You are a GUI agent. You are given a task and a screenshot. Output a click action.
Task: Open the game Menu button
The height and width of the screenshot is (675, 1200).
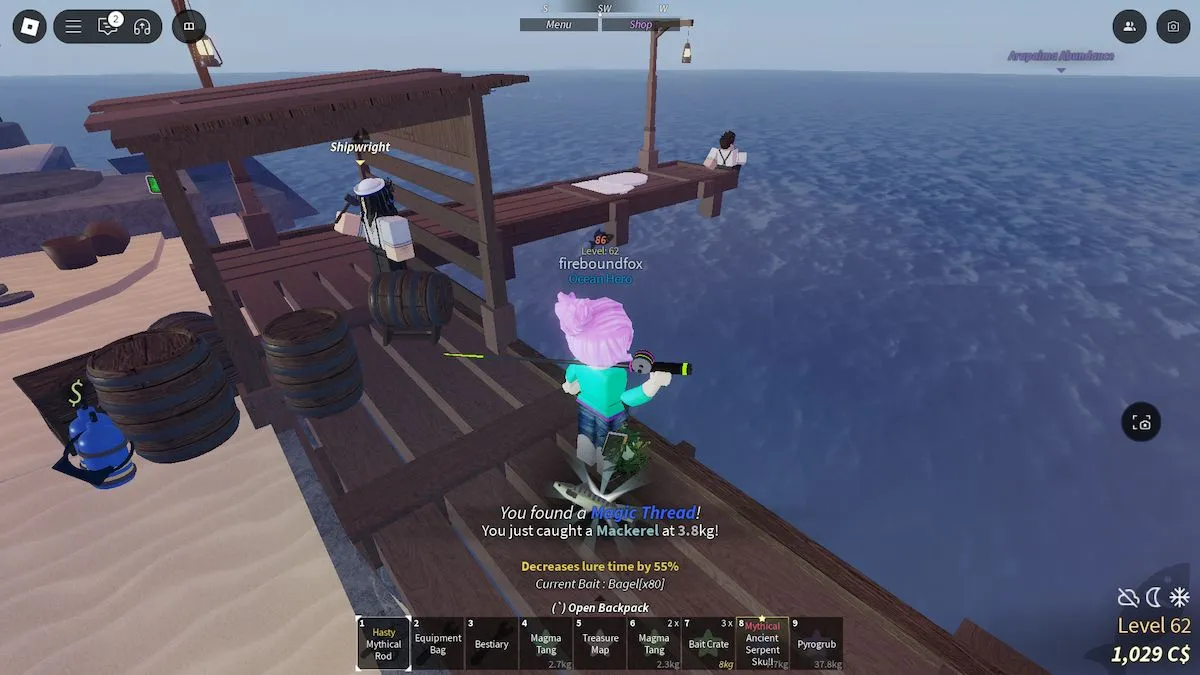click(559, 25)
